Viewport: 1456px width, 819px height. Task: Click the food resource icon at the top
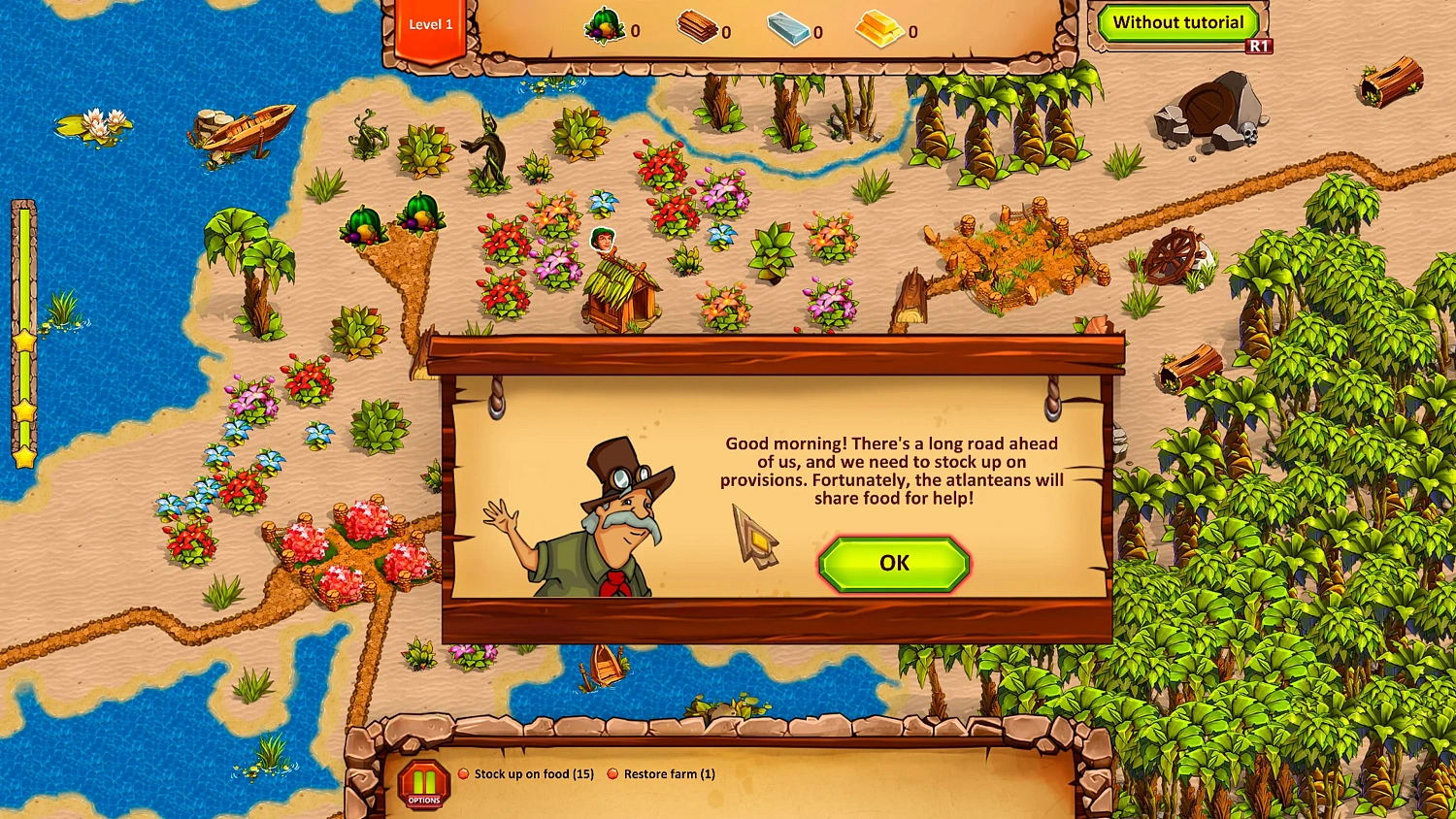click(603, 27)
